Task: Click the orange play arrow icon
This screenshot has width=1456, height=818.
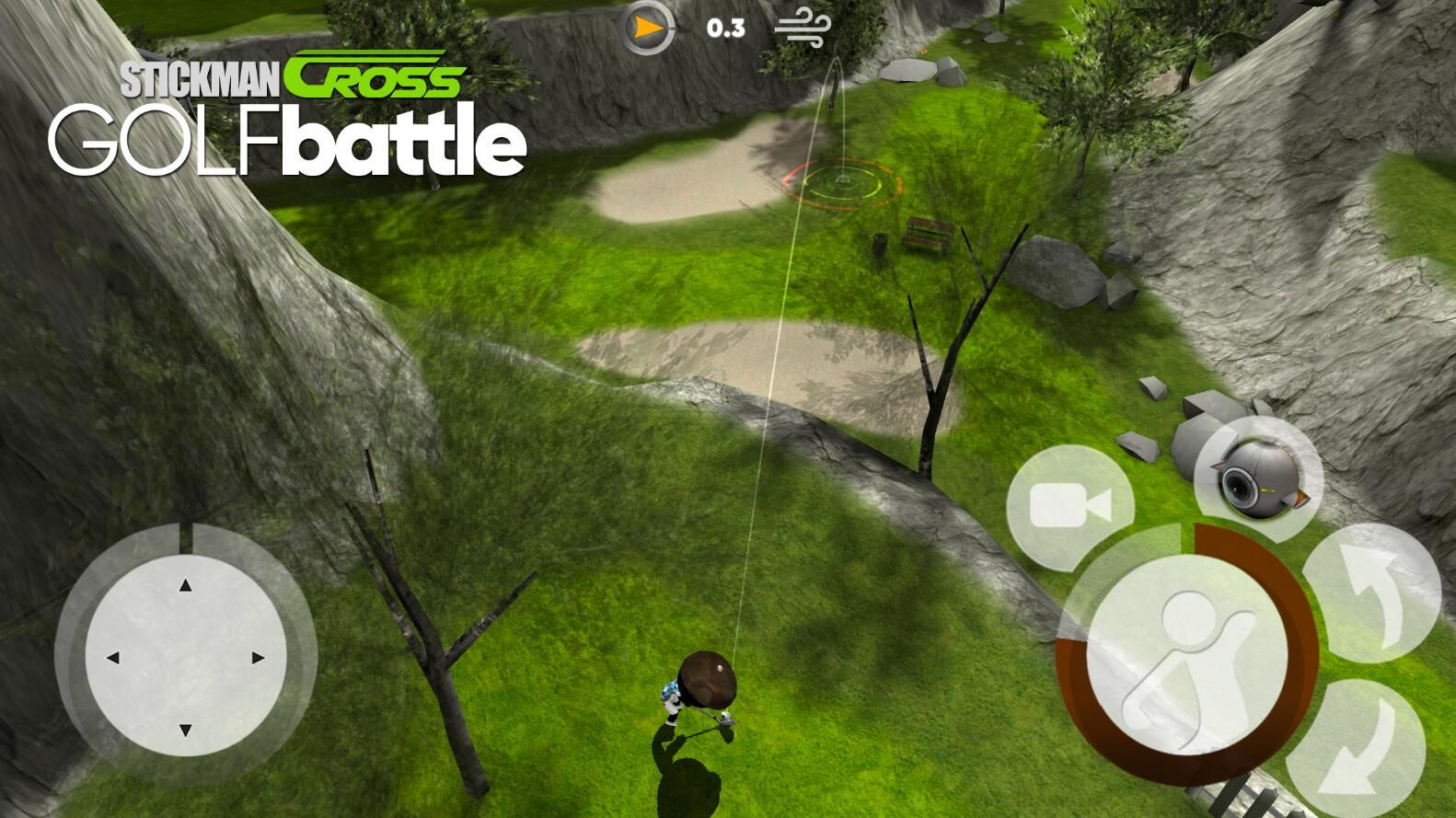Action: point(650,29)
